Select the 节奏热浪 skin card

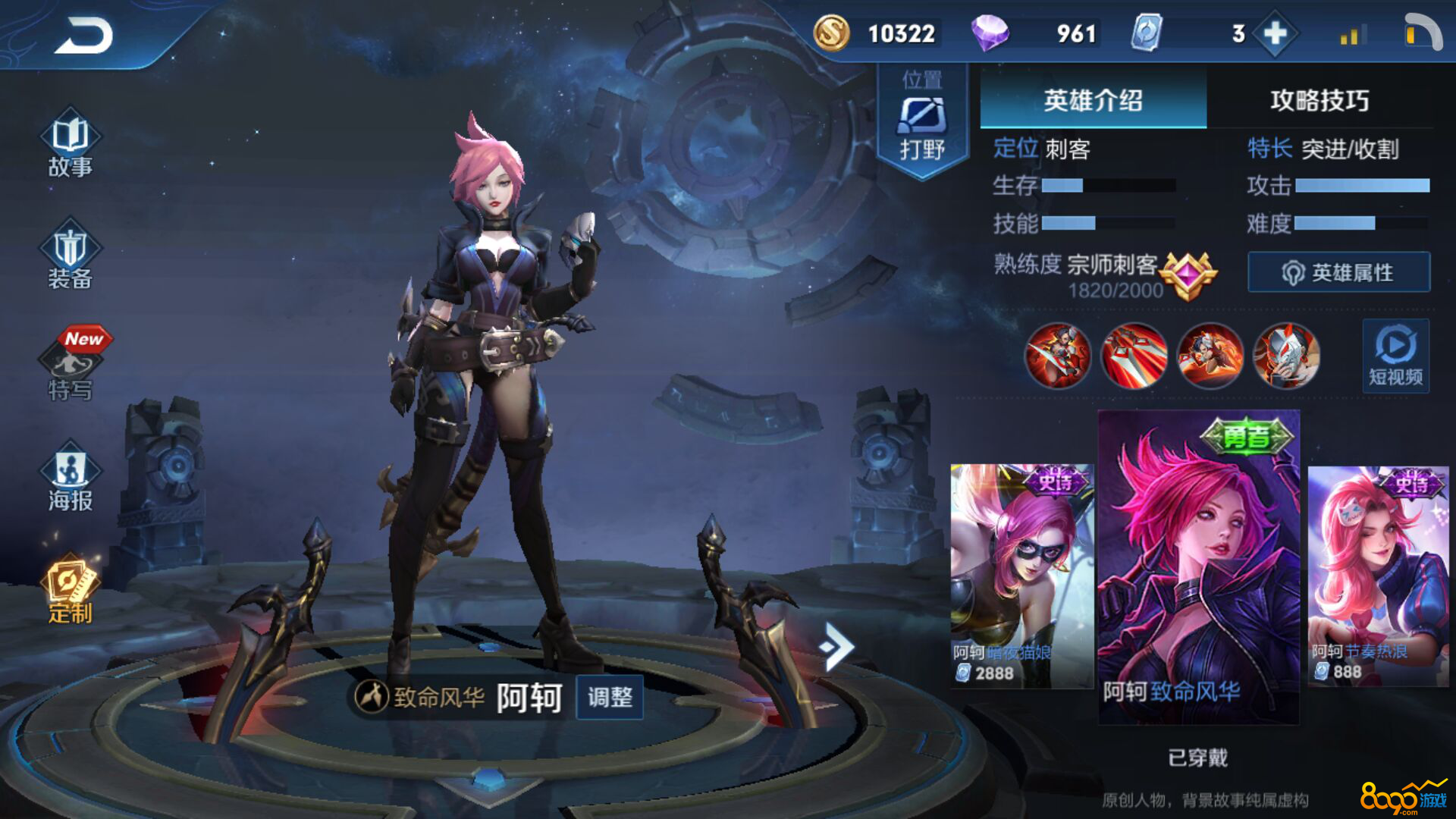[x=1378, y=575]
